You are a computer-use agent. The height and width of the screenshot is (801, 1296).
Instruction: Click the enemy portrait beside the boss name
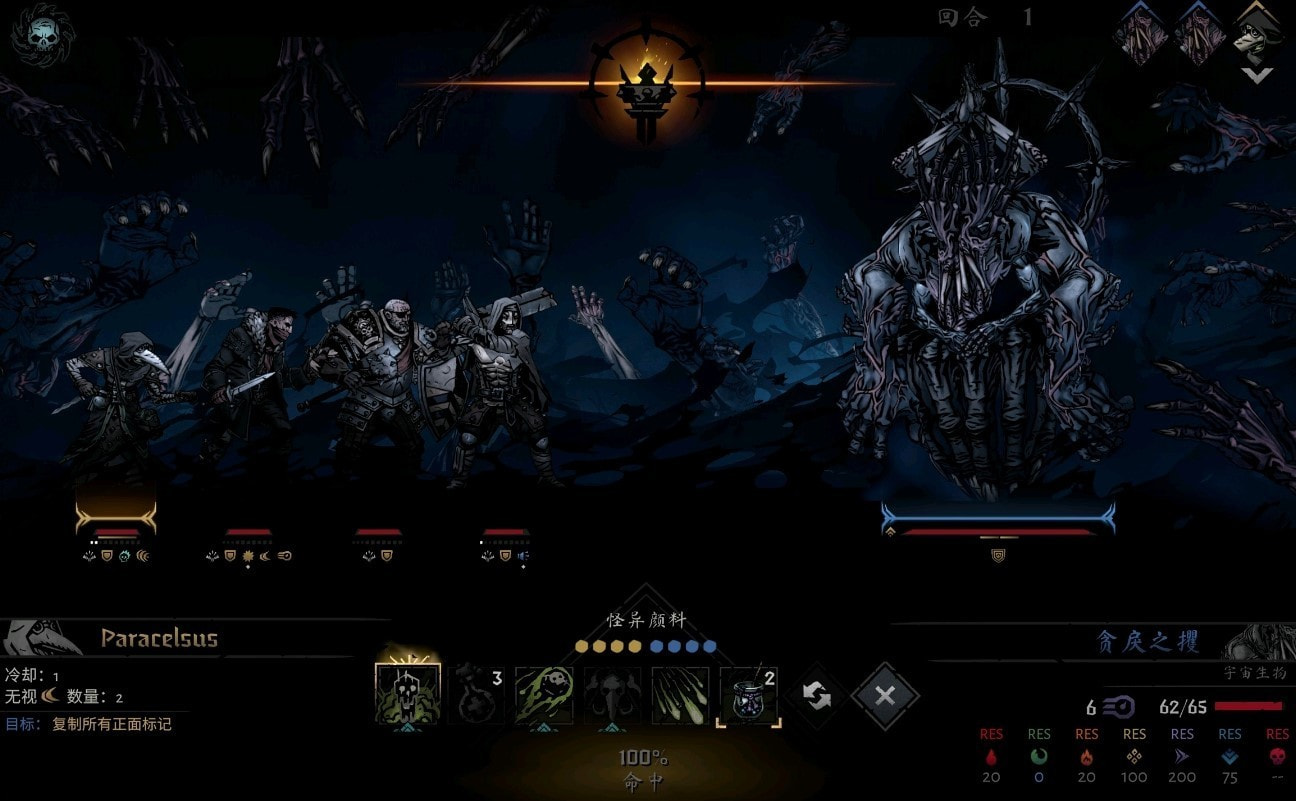pos(1258,641)
